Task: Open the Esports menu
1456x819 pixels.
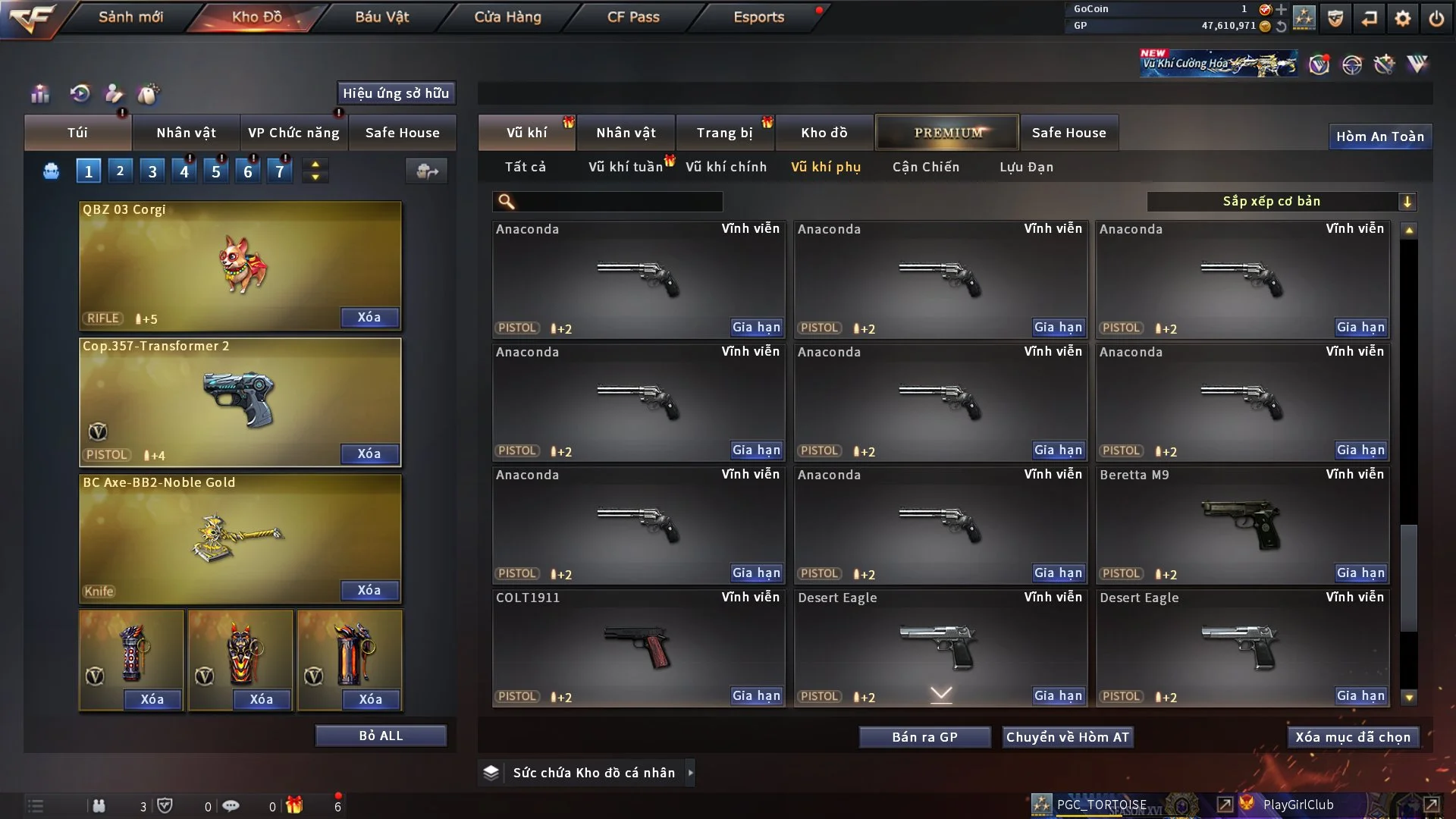Action: pyautogui.click(x=758, y=17)
